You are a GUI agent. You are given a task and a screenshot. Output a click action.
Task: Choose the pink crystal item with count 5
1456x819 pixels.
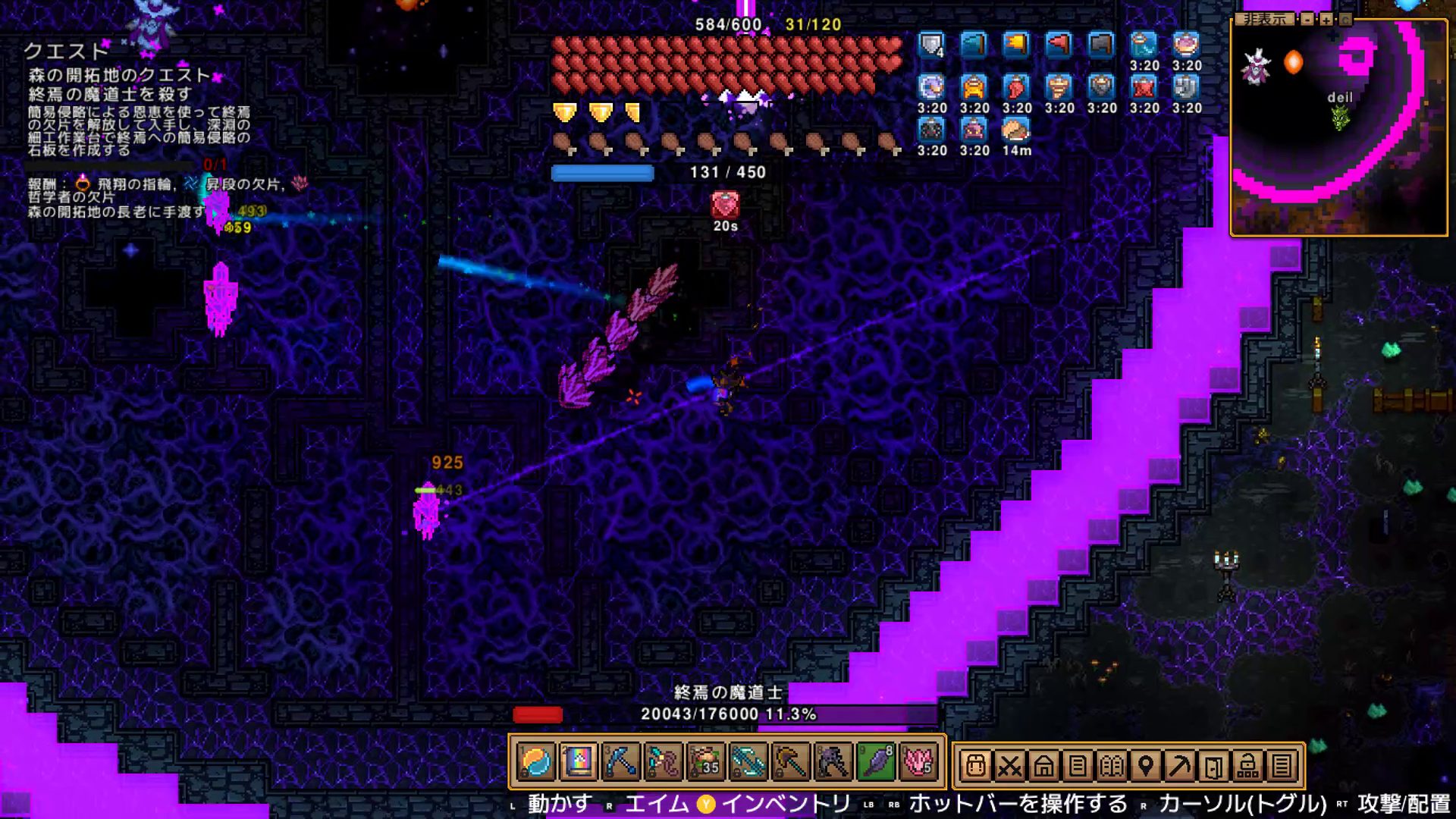pyautogui.click(x=918, y=763)
